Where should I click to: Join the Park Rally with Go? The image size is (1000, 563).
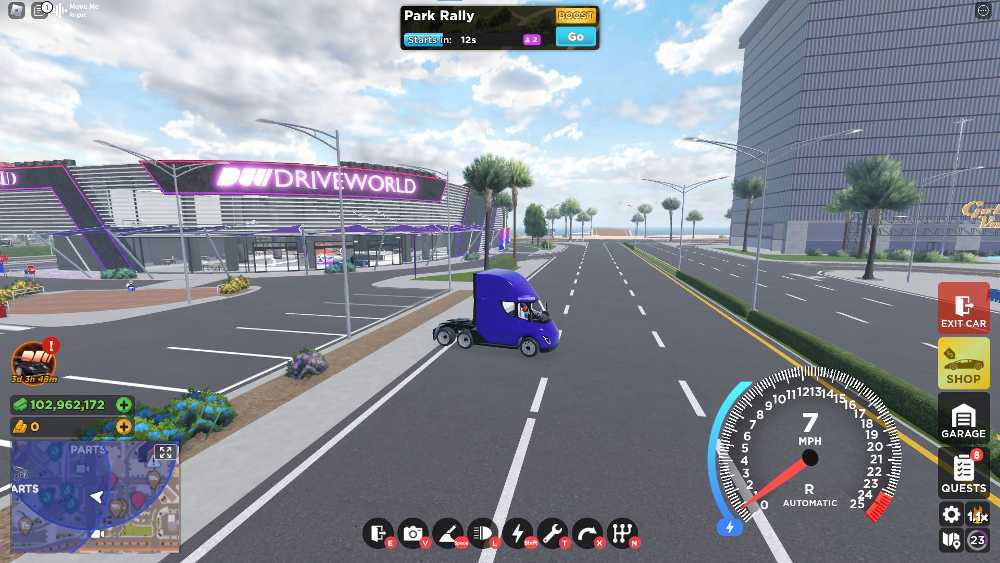[x=575, y=37]
